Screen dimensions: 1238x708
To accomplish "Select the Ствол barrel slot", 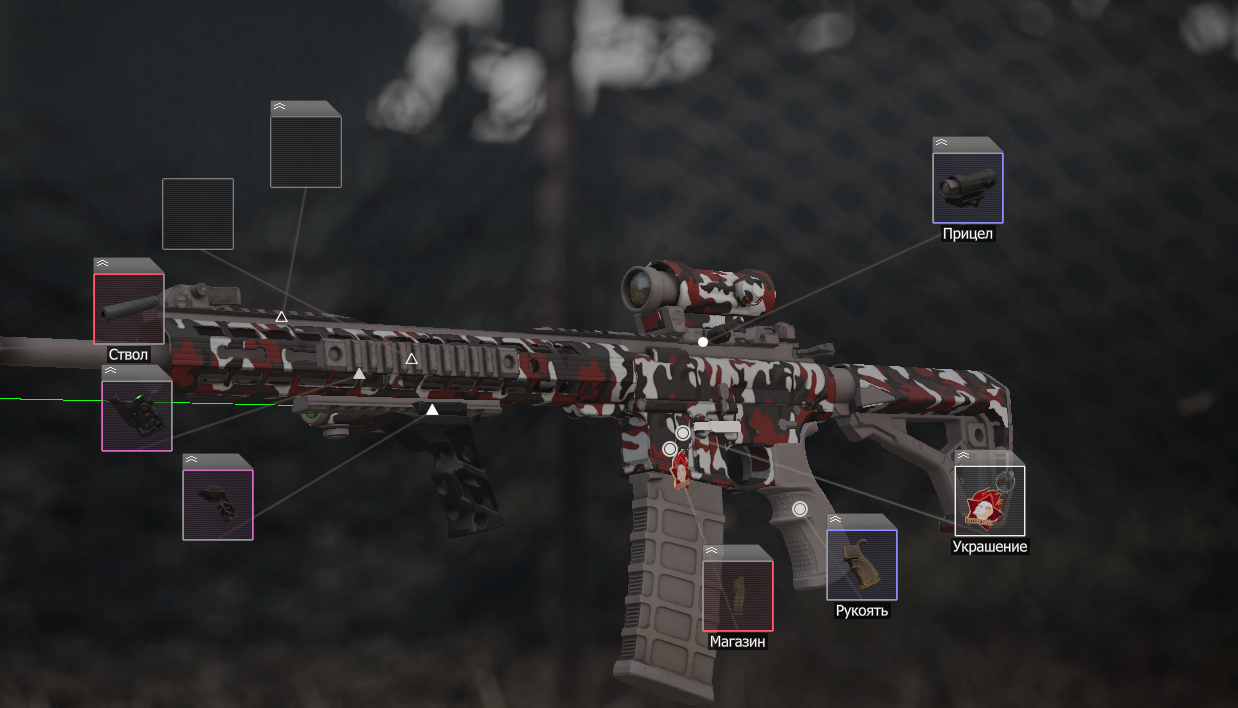I will click(129, 309).
